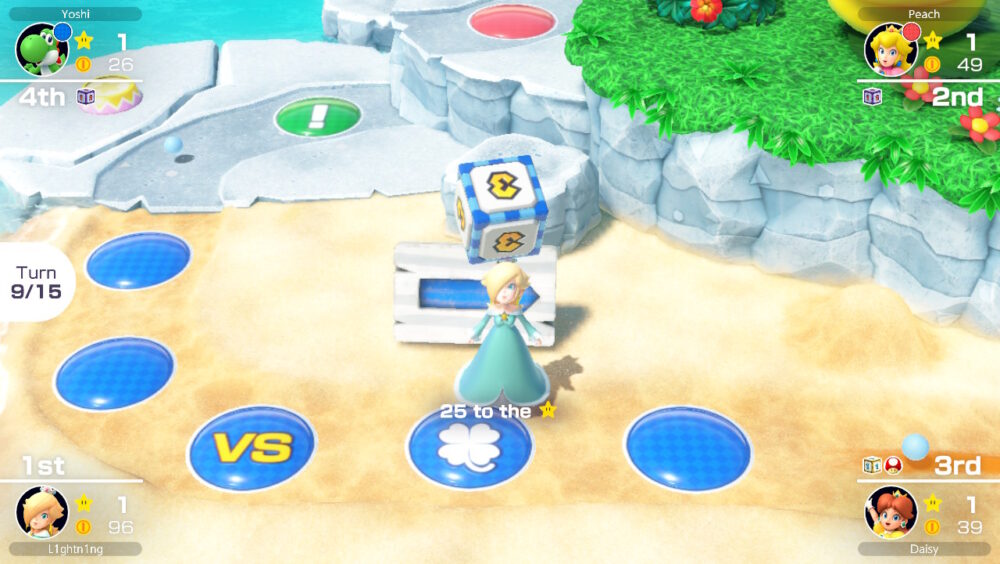Select the VS board space
1000x564 pixels.
coord(252,447)
